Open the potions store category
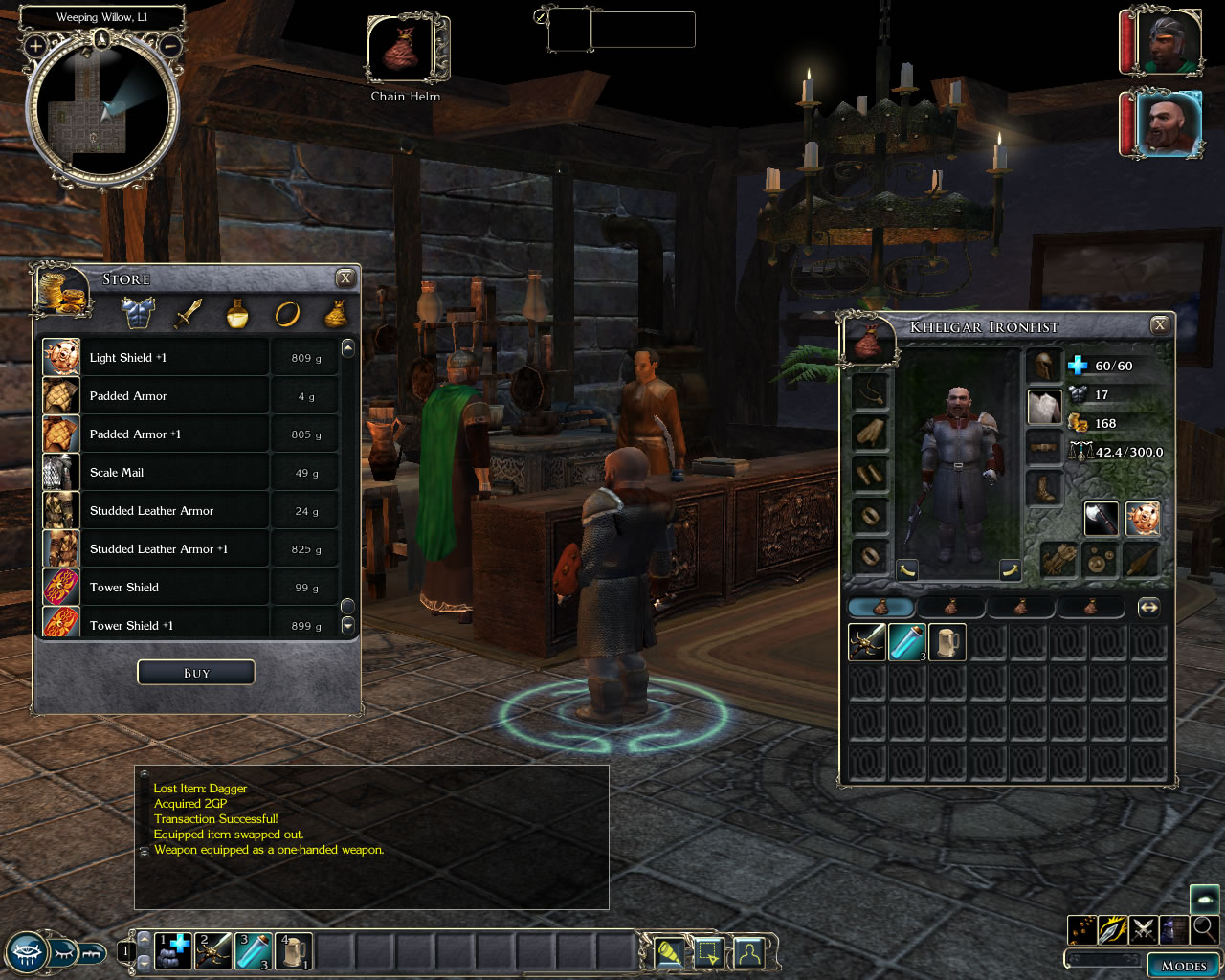1225x980 pixels. tap(237, 313)
